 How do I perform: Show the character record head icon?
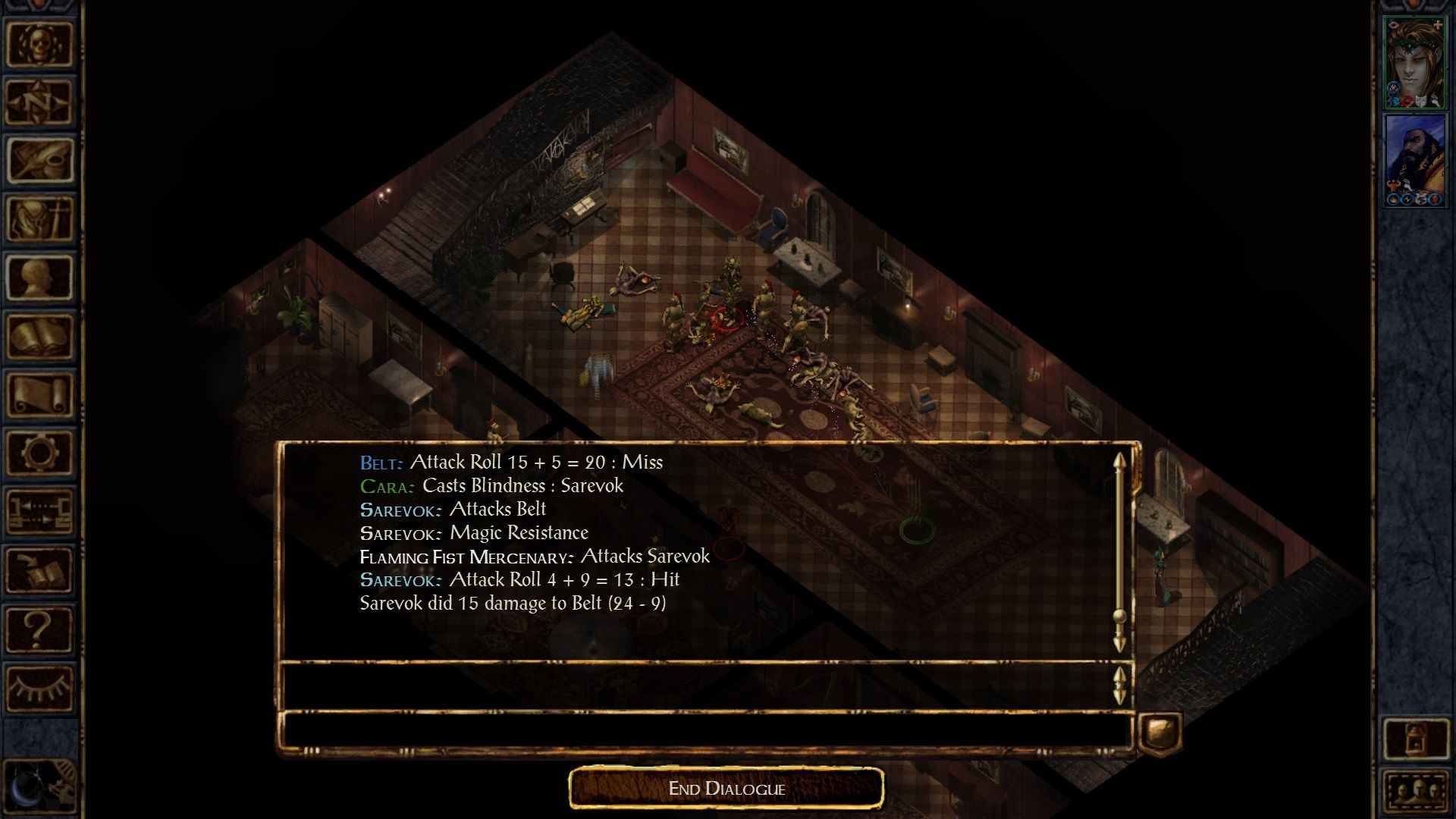point(39,278)
